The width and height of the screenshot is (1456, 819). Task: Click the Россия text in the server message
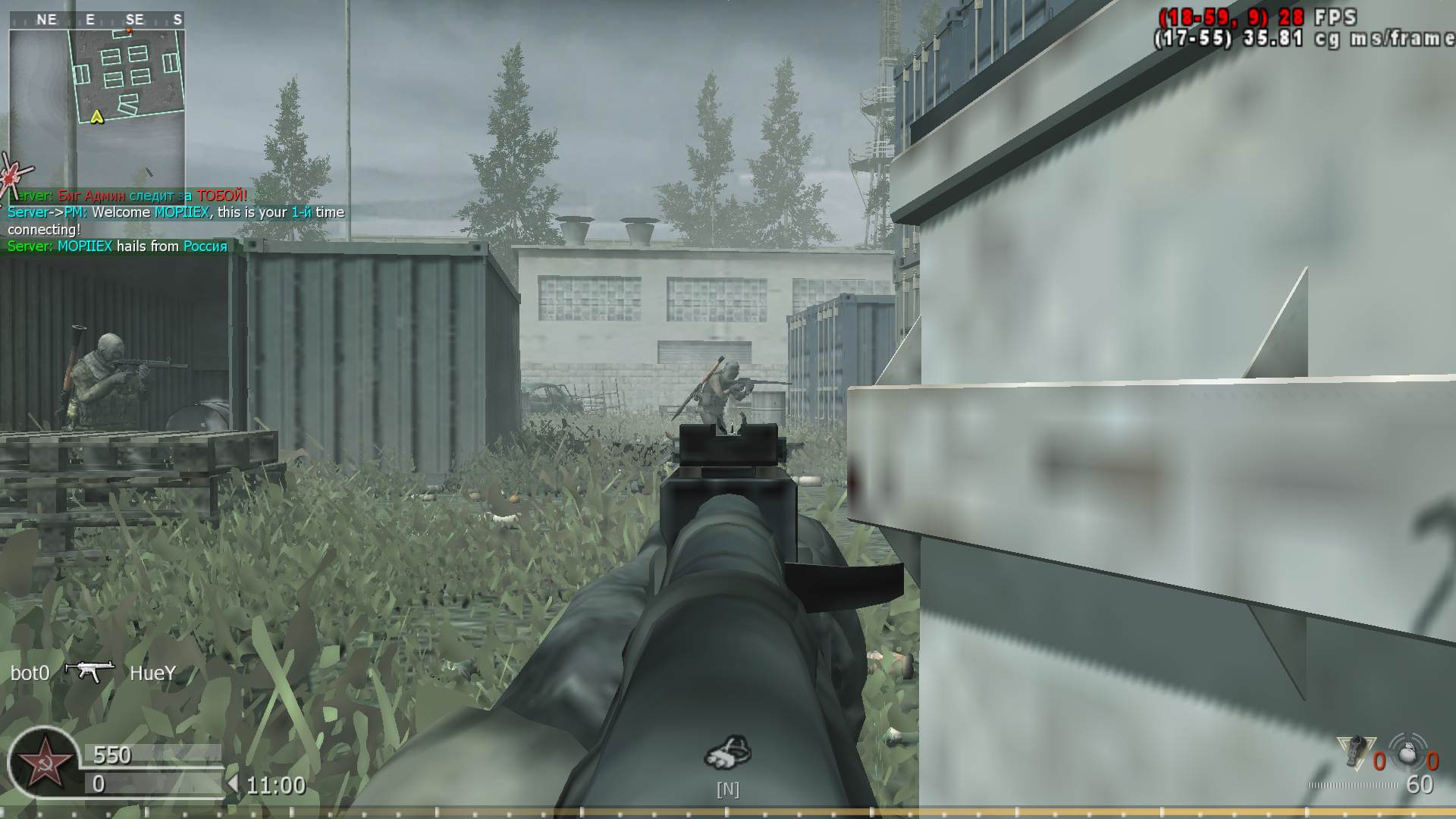click(205, 246)
